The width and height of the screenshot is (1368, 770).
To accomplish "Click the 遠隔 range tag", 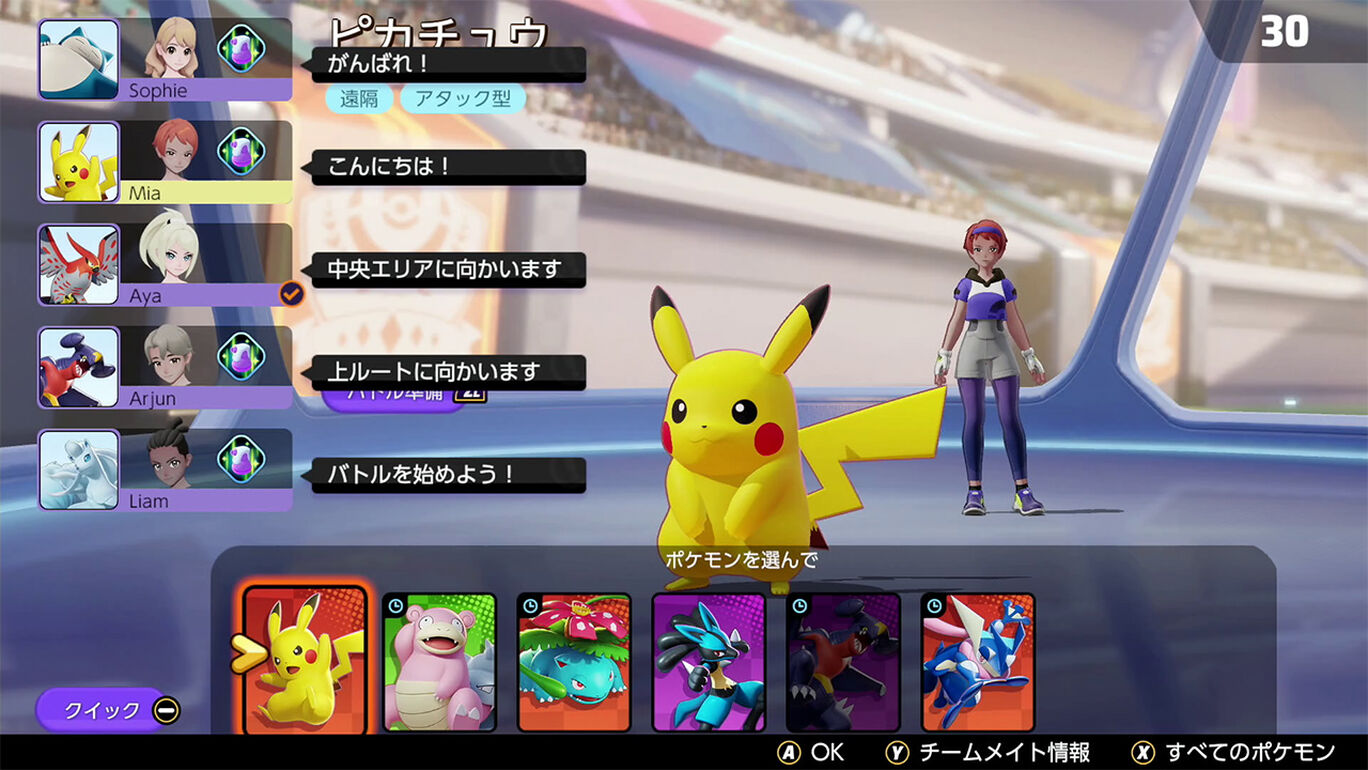I will click(357, 100).
